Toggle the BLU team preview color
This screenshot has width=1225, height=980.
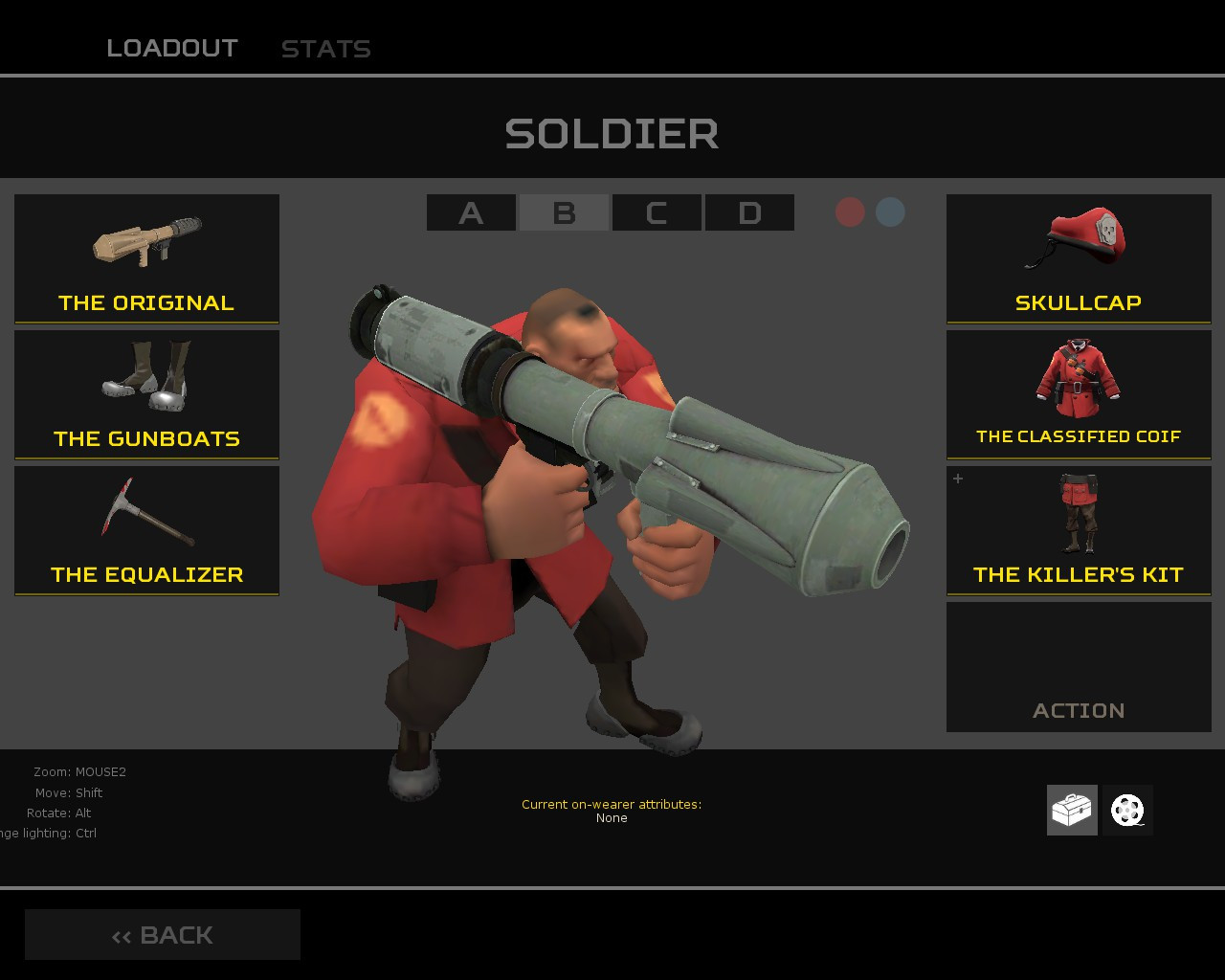coord(889,212)
